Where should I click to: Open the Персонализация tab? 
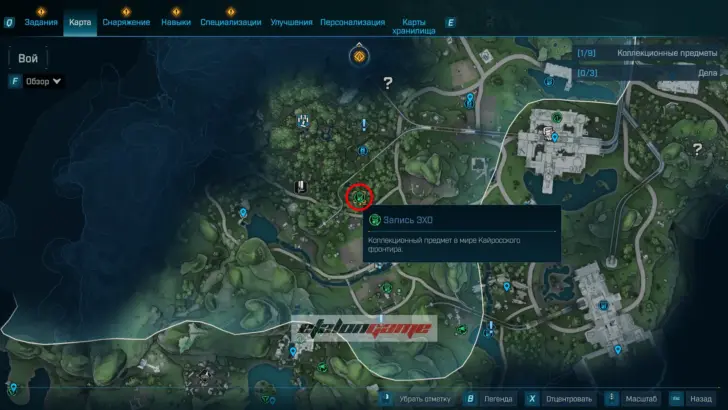pos(351,22)
